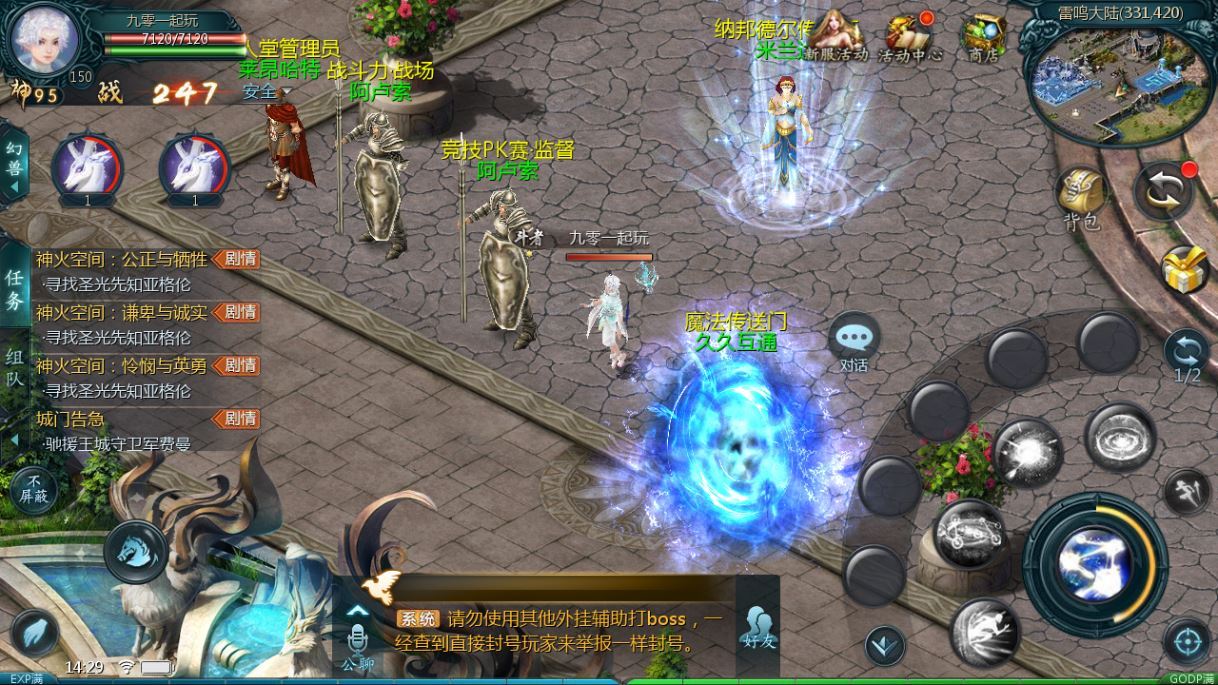The image size is (1218, 685).
Task: Open the 商店 shop
Action: [983, 38]
